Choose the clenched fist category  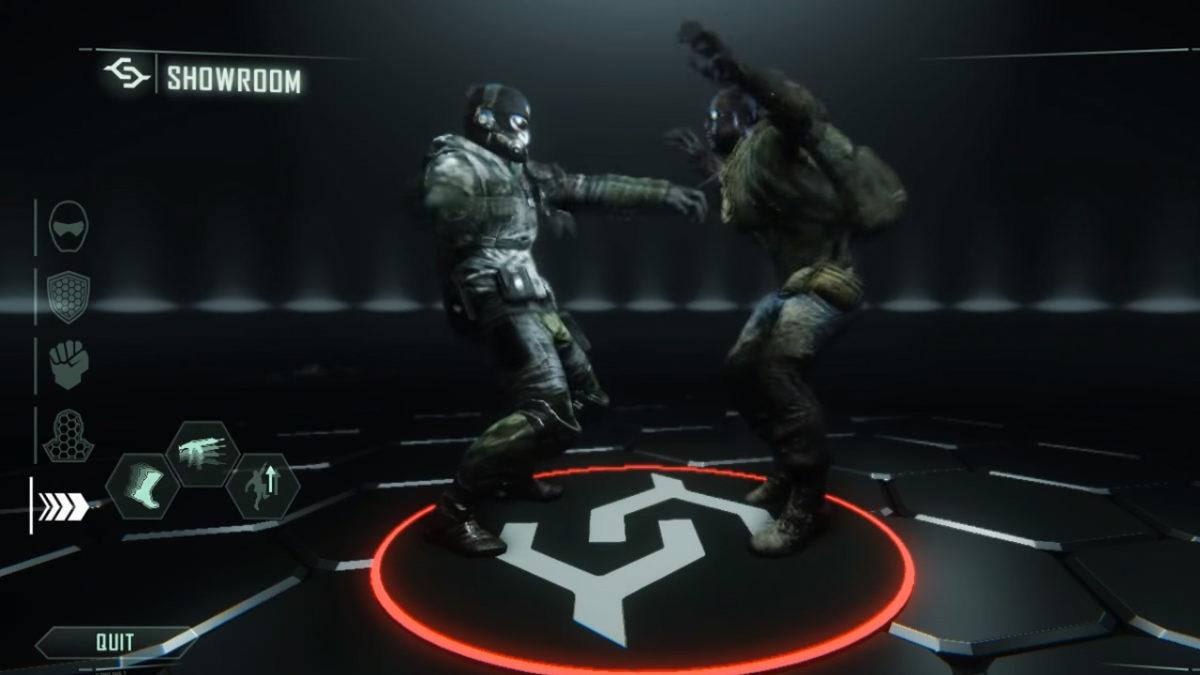pos(68,364)
